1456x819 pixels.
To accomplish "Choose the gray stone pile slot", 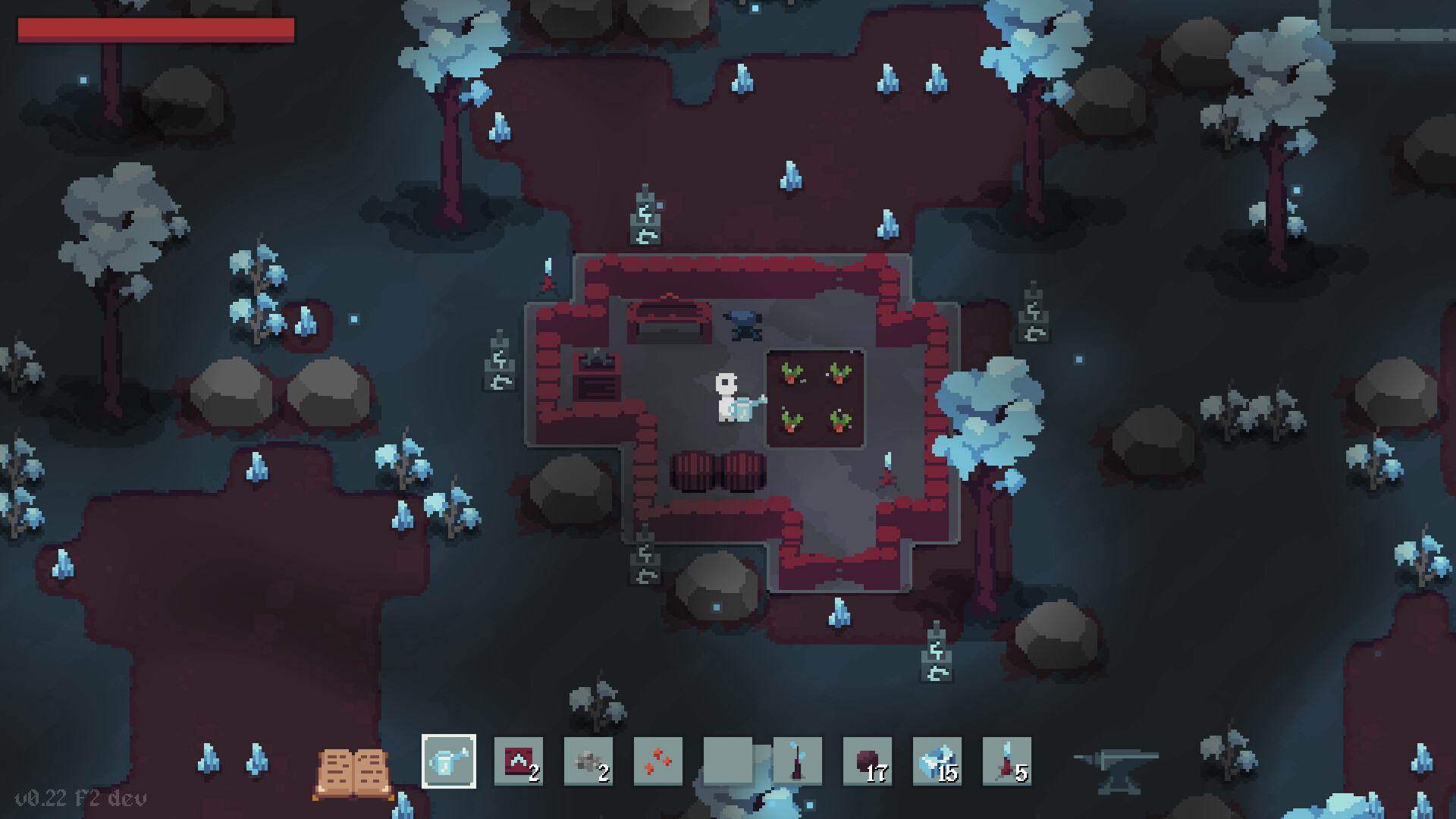I will pos(588,761).
